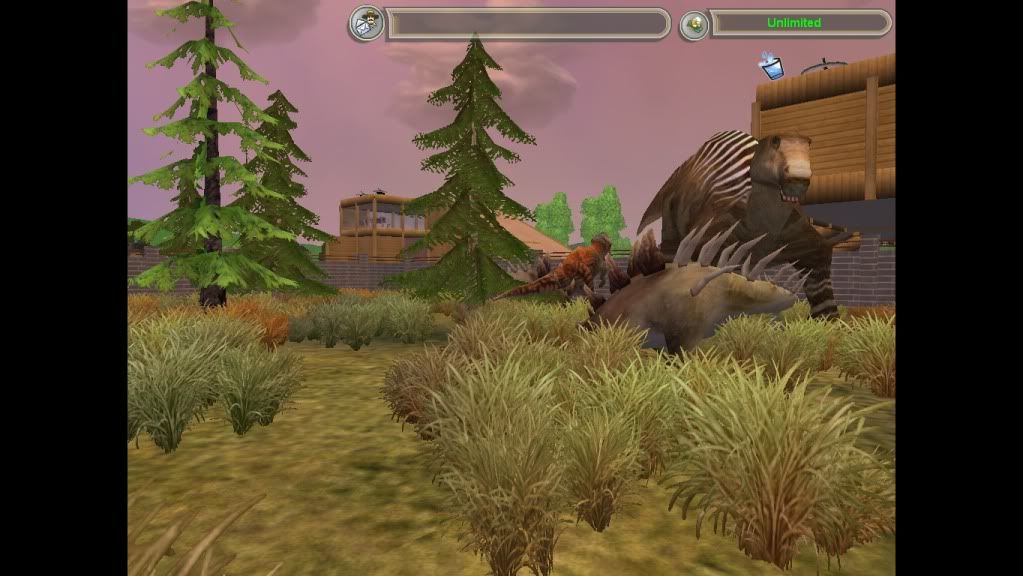Open the zookeeper message icon
Screen dimensions: 1023x576
coord(365,23)
